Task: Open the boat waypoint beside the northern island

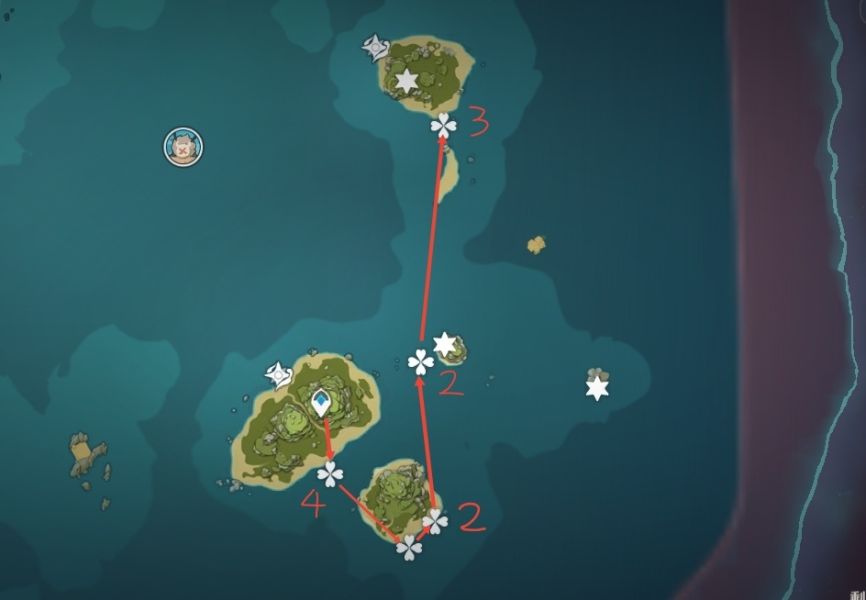Action: (375, 46)
